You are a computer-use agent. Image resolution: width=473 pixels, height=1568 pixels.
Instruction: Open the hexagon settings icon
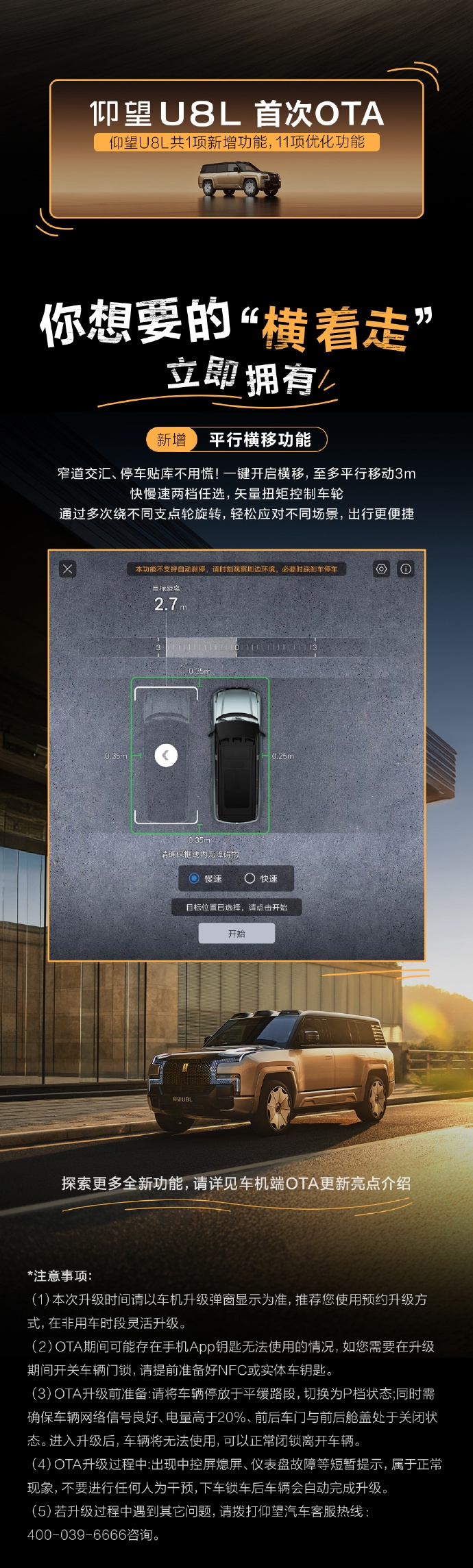click(381, 569)
